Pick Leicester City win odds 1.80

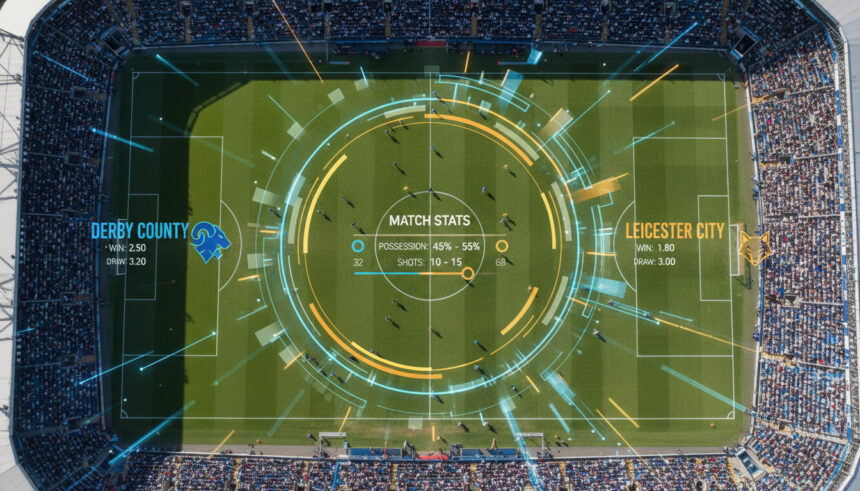pos(665,247)
